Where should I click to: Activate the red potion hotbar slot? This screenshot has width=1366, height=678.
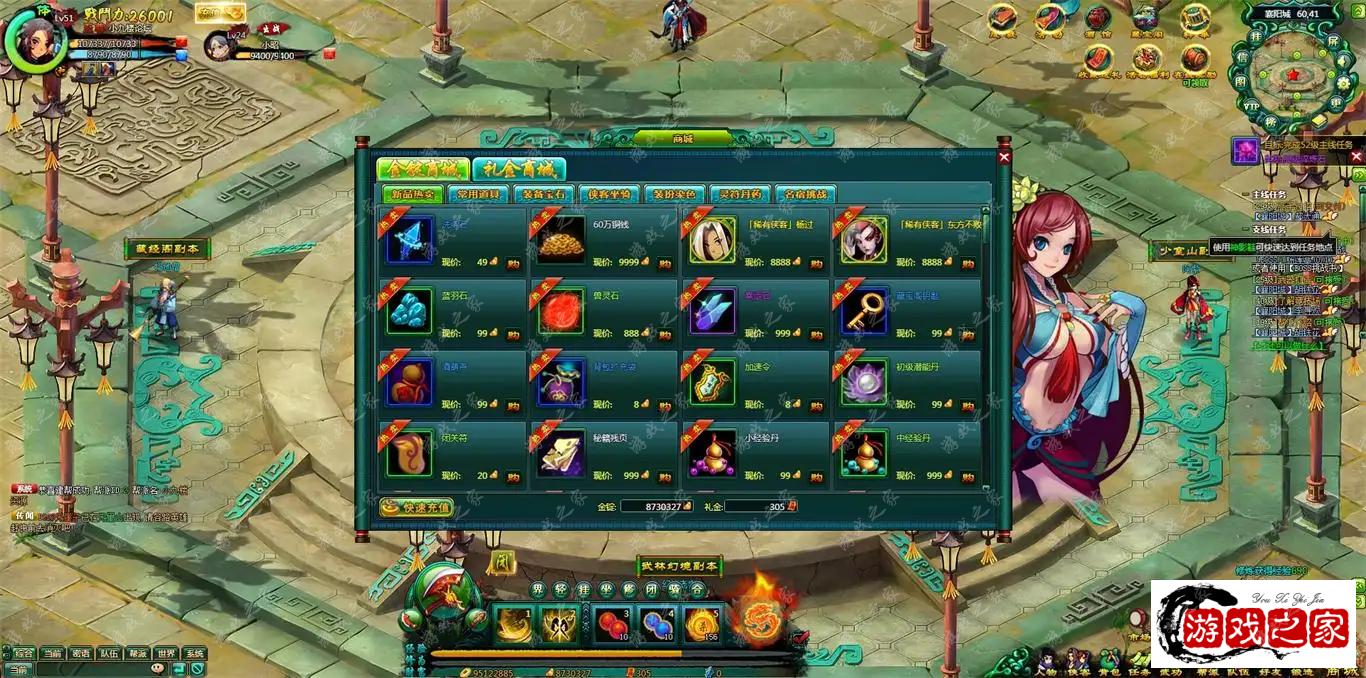point(612,625)
